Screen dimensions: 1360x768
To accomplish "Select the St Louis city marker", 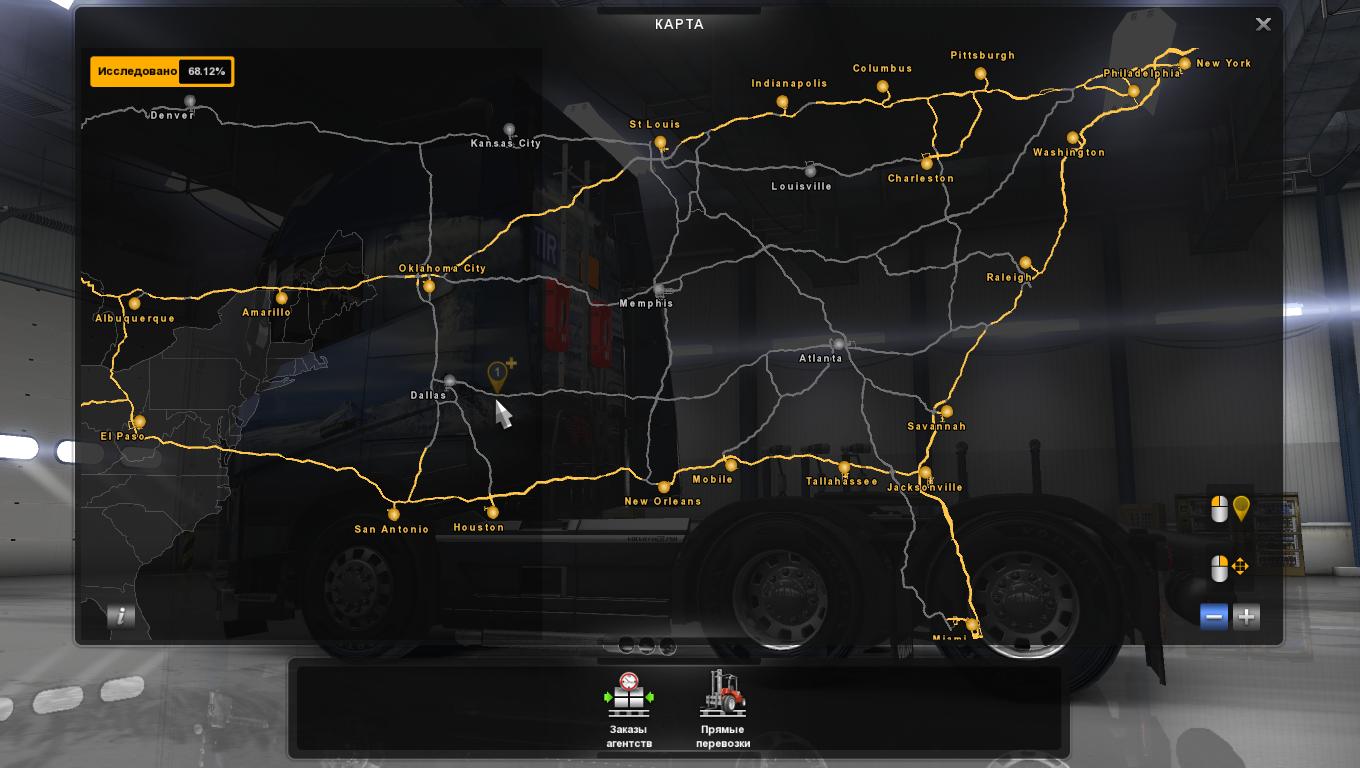I will tap(660, 143).
